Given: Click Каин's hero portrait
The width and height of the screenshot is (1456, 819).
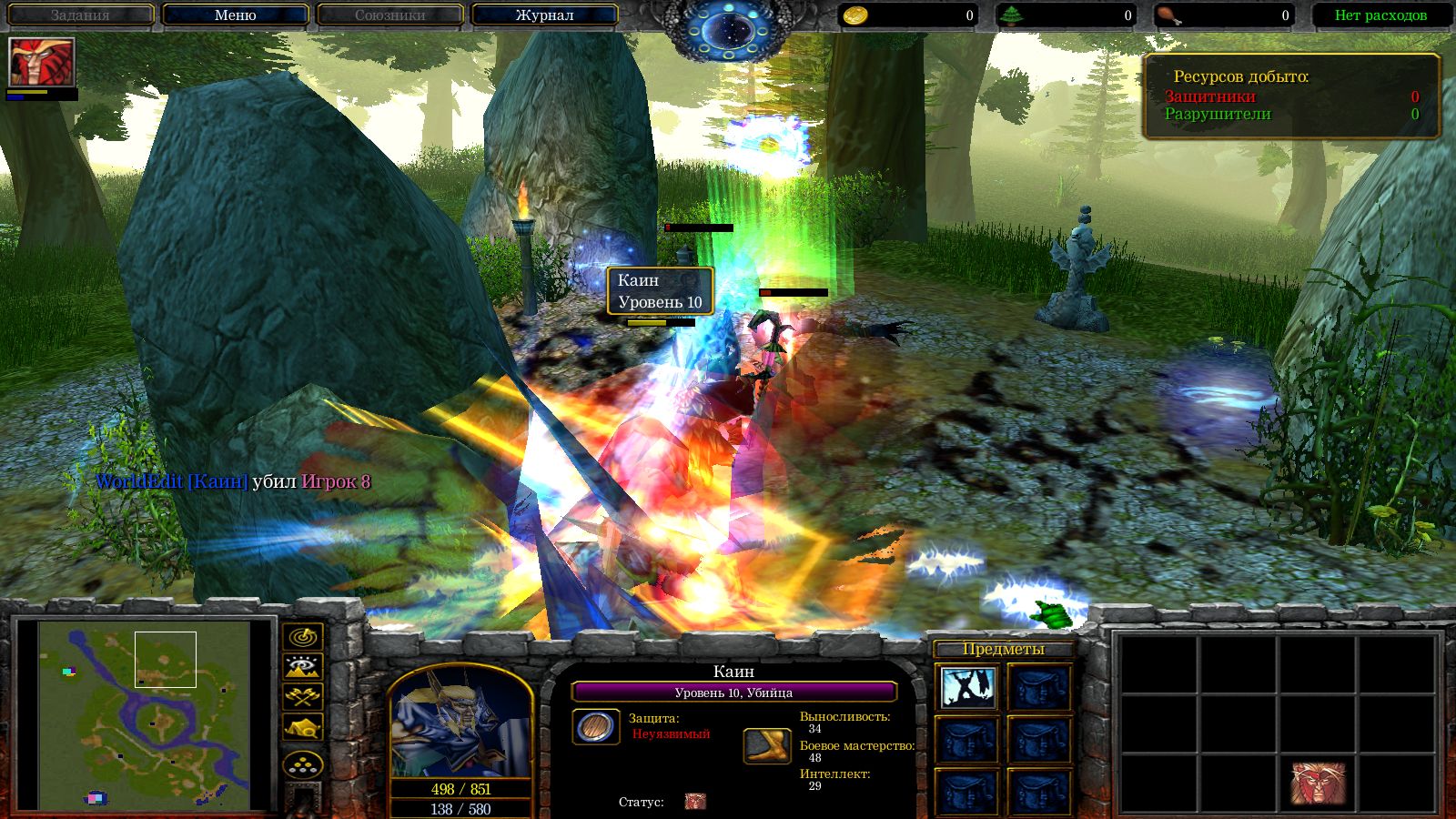Looking at the screenshot, I should pos(460,725).
